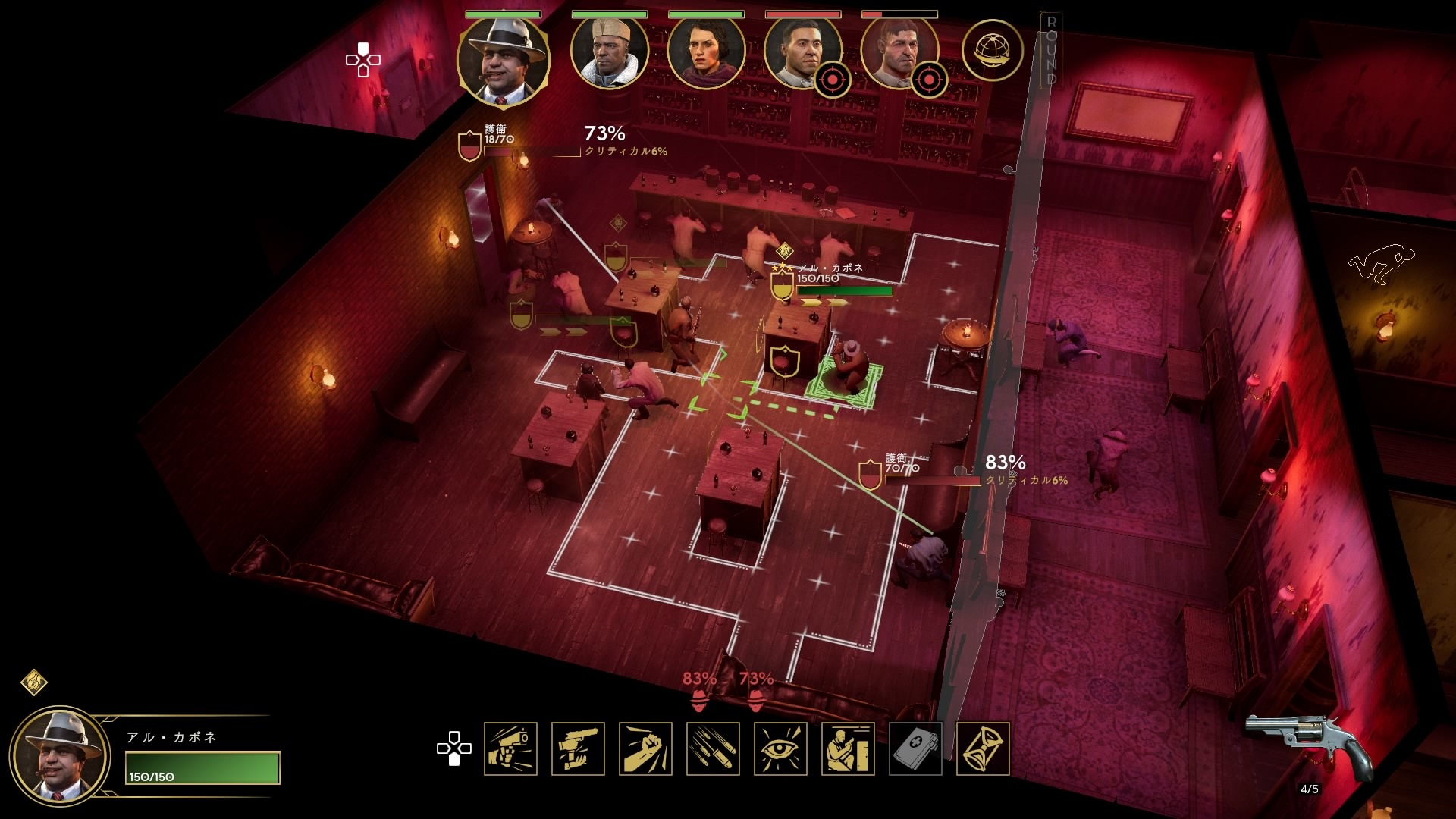Screen dimensions: 1456x819
Task: Select the ally wearing the fur cap
Action: pos(609,52)
